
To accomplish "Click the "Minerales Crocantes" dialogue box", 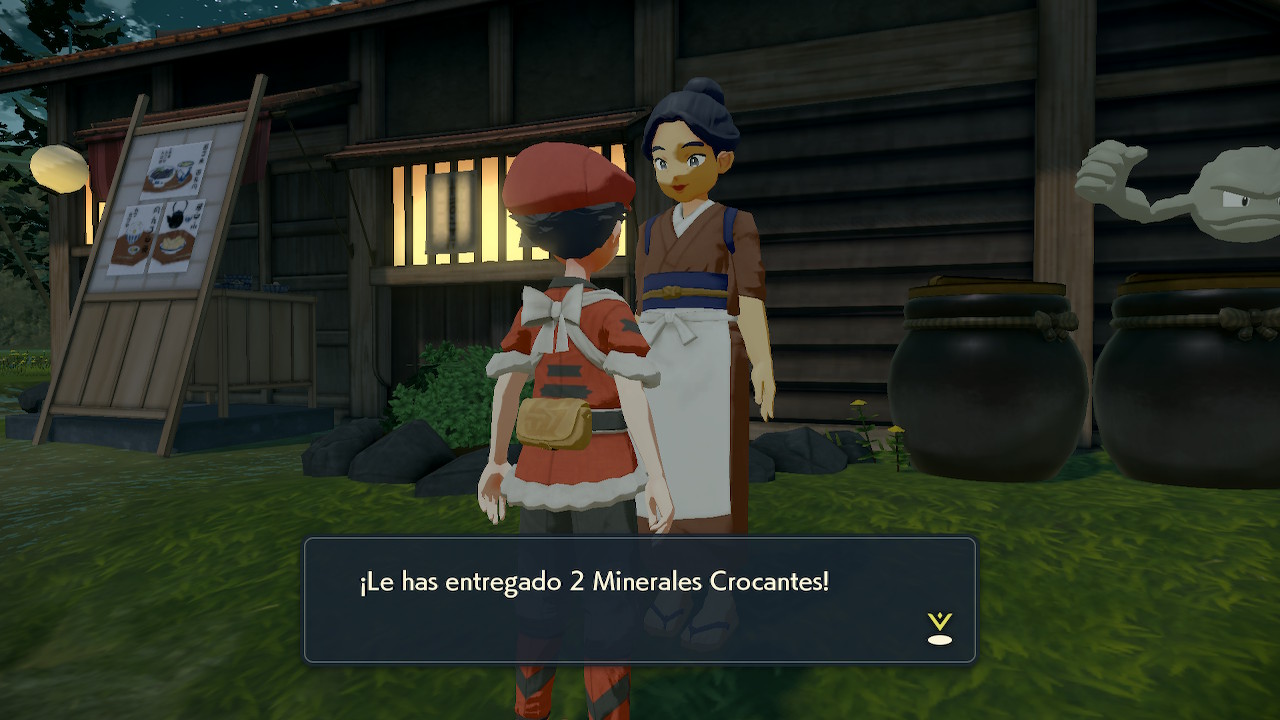I will (639, 599).
